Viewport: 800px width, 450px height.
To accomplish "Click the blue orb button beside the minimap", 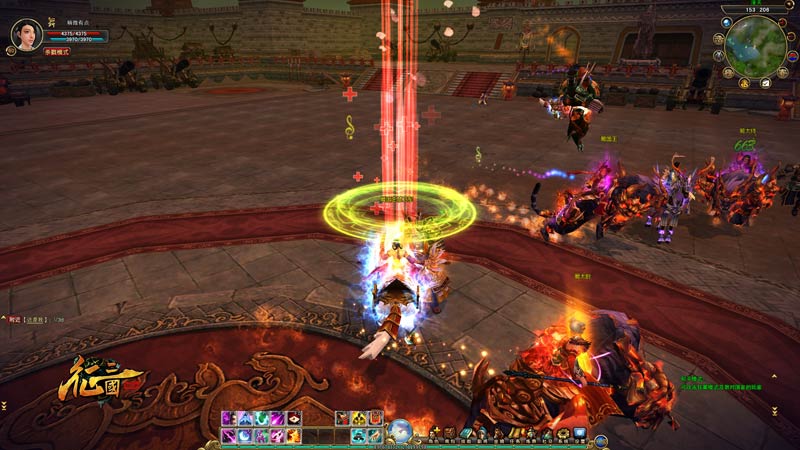I will point(726,23).
